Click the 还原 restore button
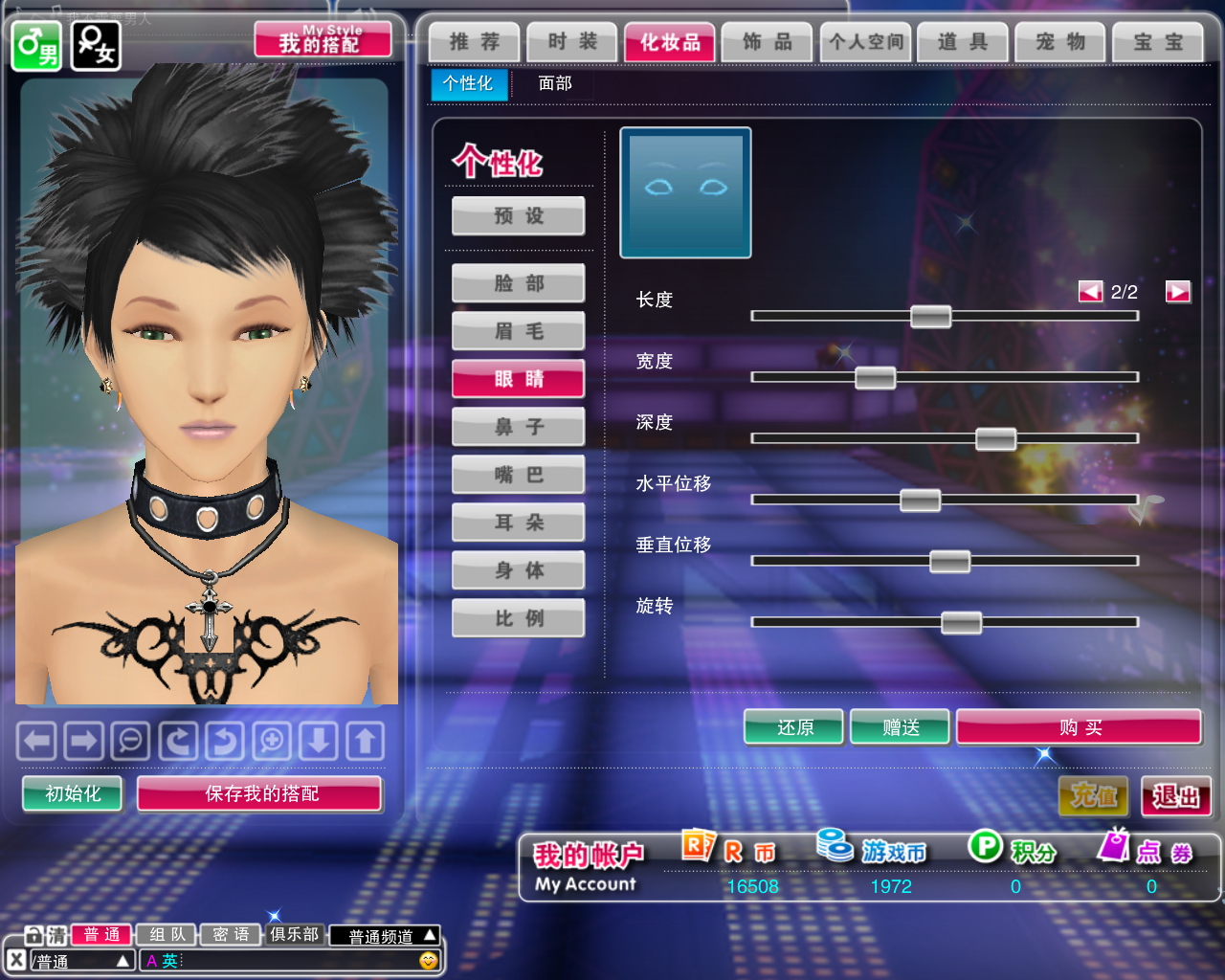This screenshot has width=1225, height=980. pyautogui.click(x=794, y=727)
